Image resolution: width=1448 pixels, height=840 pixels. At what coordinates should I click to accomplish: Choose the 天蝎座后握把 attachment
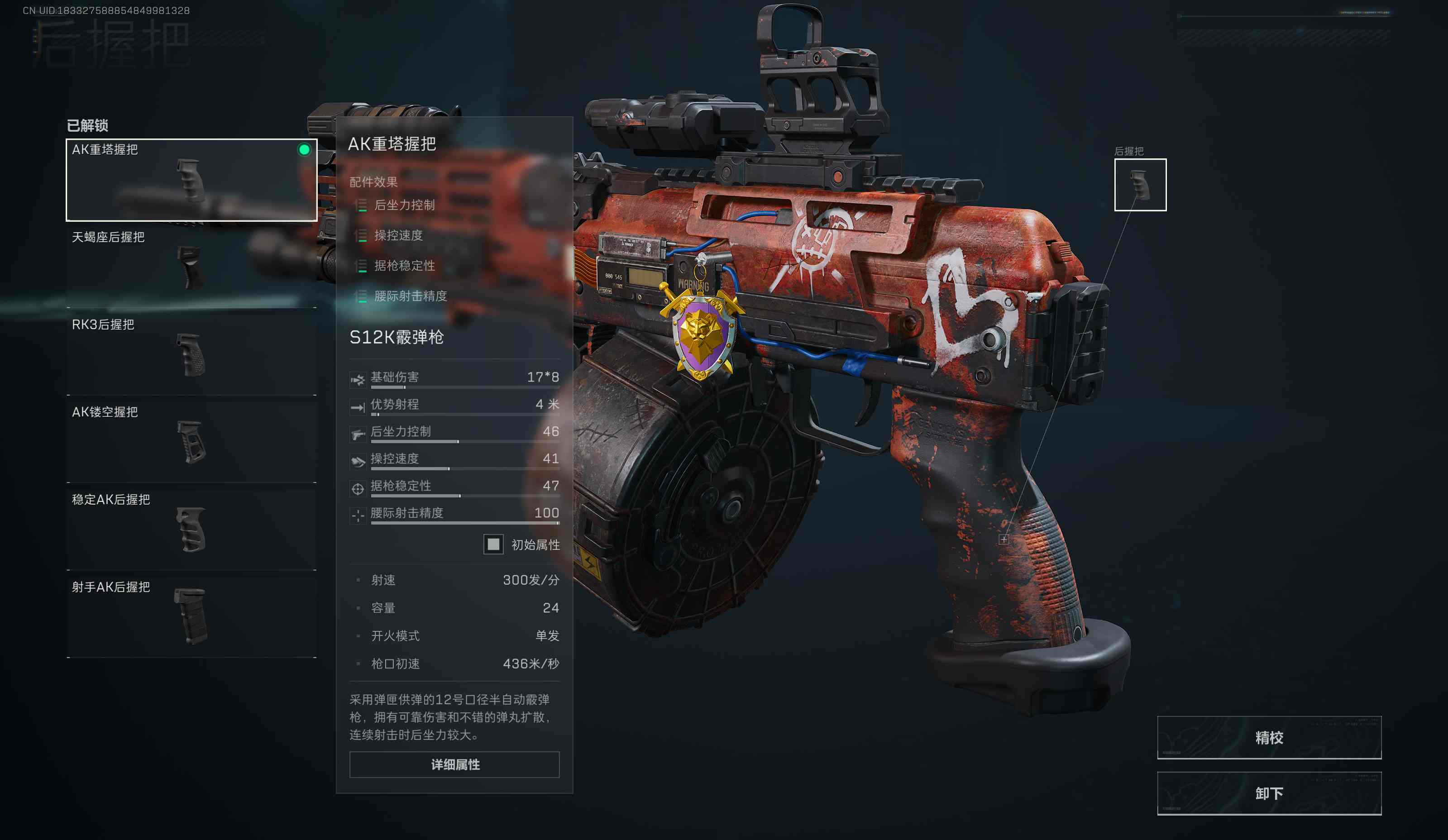tap(191, 267)
